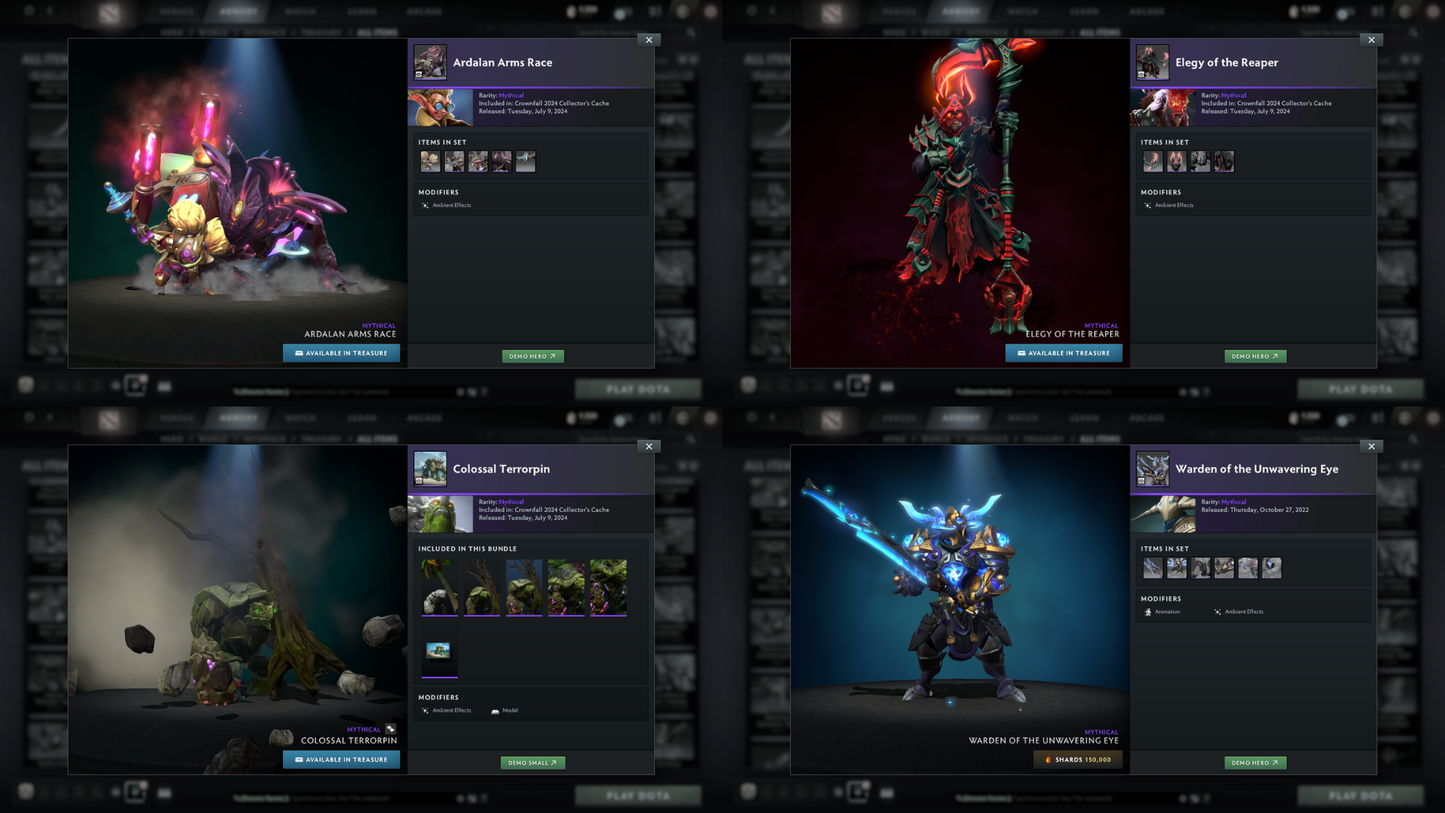This screenshot has height=813, width=1445.
Task: Open Available in Treasure for Colossal Terrorpin
Action: click(341, 760)
